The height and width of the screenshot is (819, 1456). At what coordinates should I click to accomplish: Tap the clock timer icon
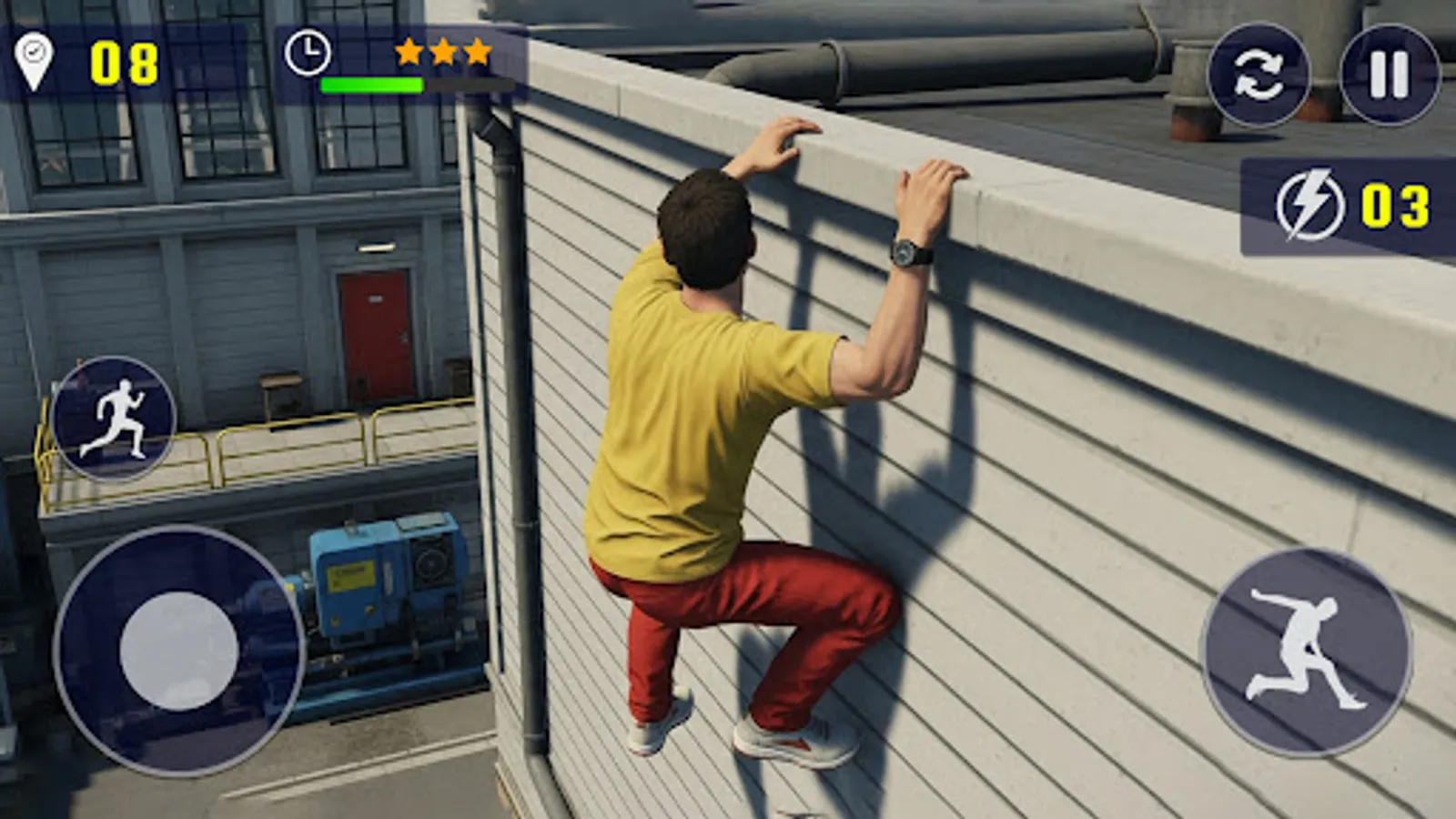(x=308, y=56)
